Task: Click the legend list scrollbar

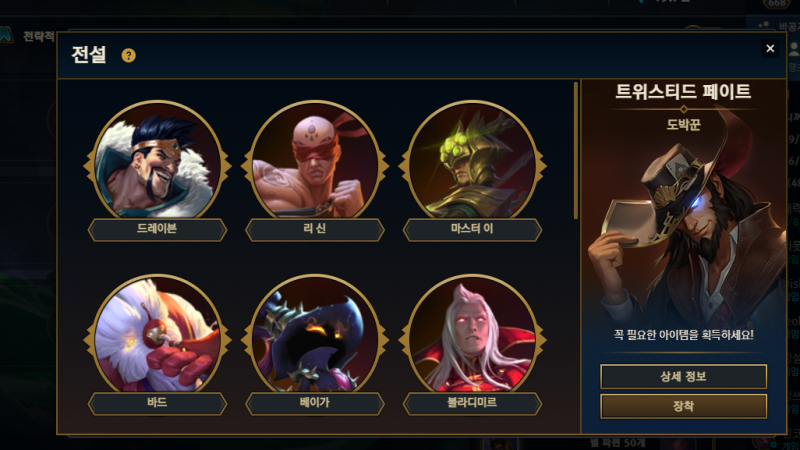Action: click(x=576, y=150)
